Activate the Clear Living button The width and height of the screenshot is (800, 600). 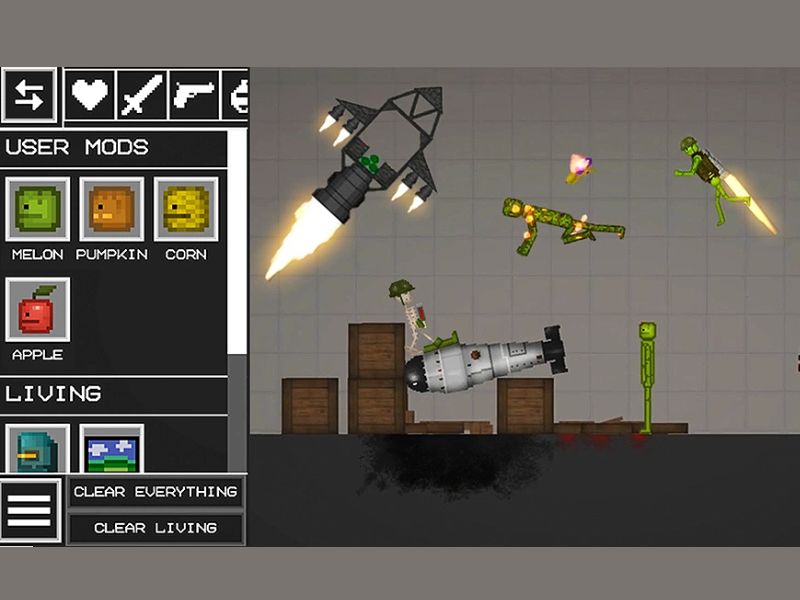coord(155,528)
